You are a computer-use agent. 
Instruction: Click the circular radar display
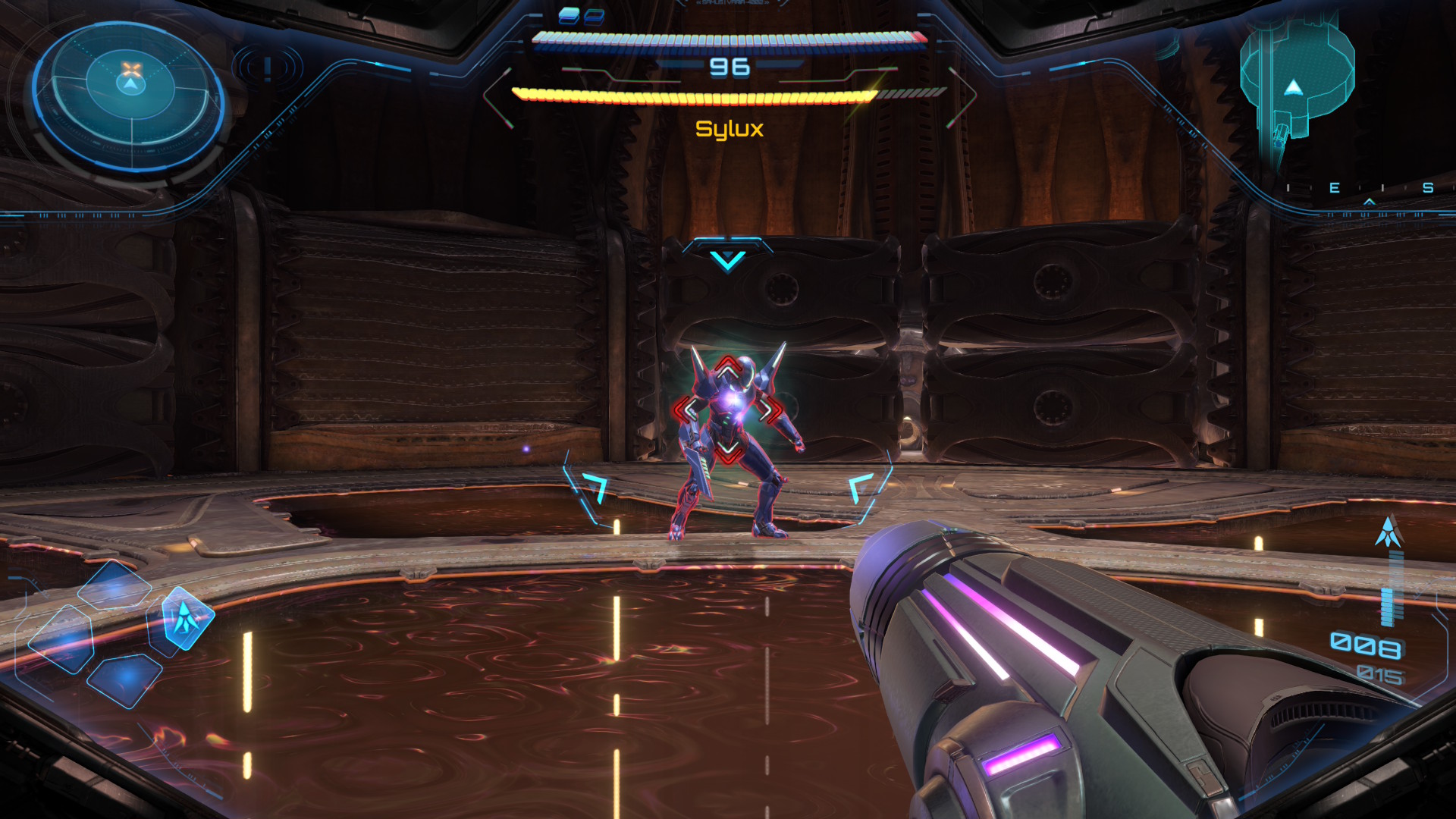pyautogui.click(x=129, y=99)
